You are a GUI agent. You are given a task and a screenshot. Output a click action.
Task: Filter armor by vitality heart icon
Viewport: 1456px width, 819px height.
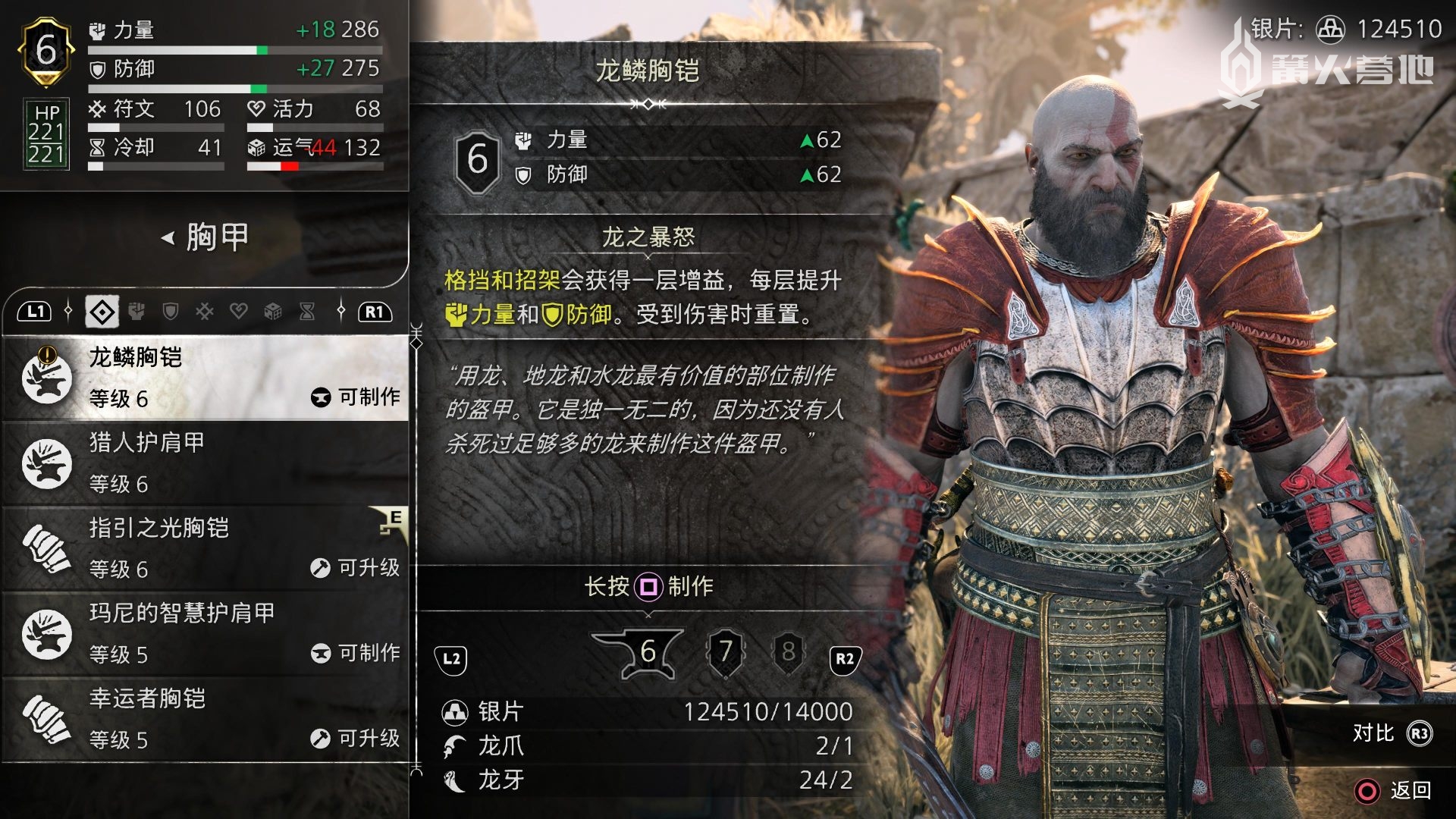coord(239,312)
